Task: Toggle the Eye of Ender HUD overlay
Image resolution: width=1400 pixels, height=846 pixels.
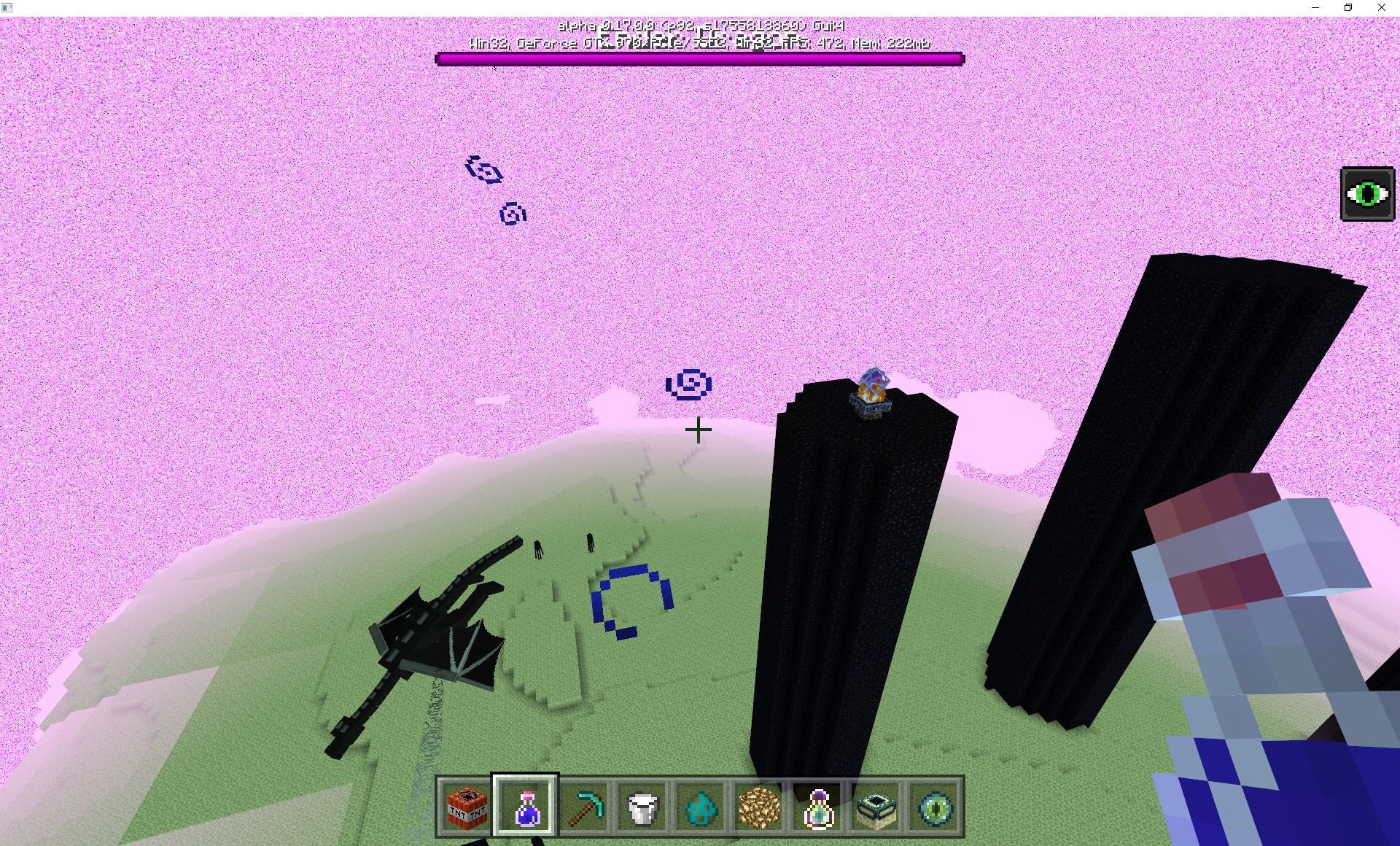Action: (x=1367, y=193)
